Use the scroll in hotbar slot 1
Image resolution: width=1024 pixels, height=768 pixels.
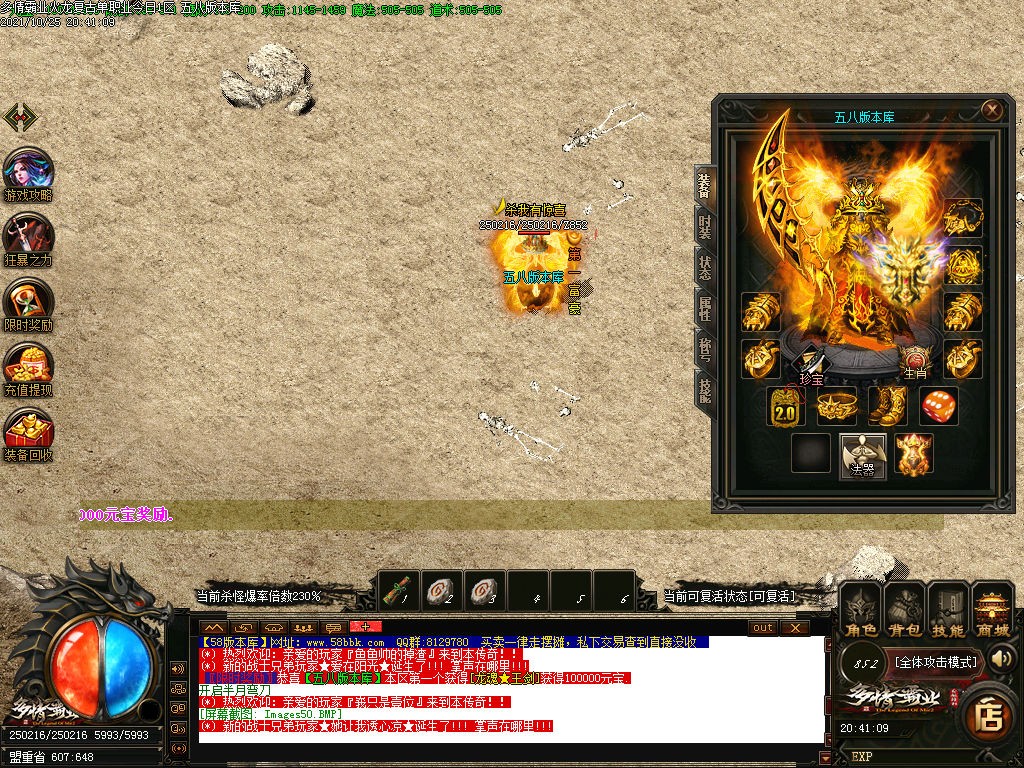pyautogui.click(x=400, y=590)
